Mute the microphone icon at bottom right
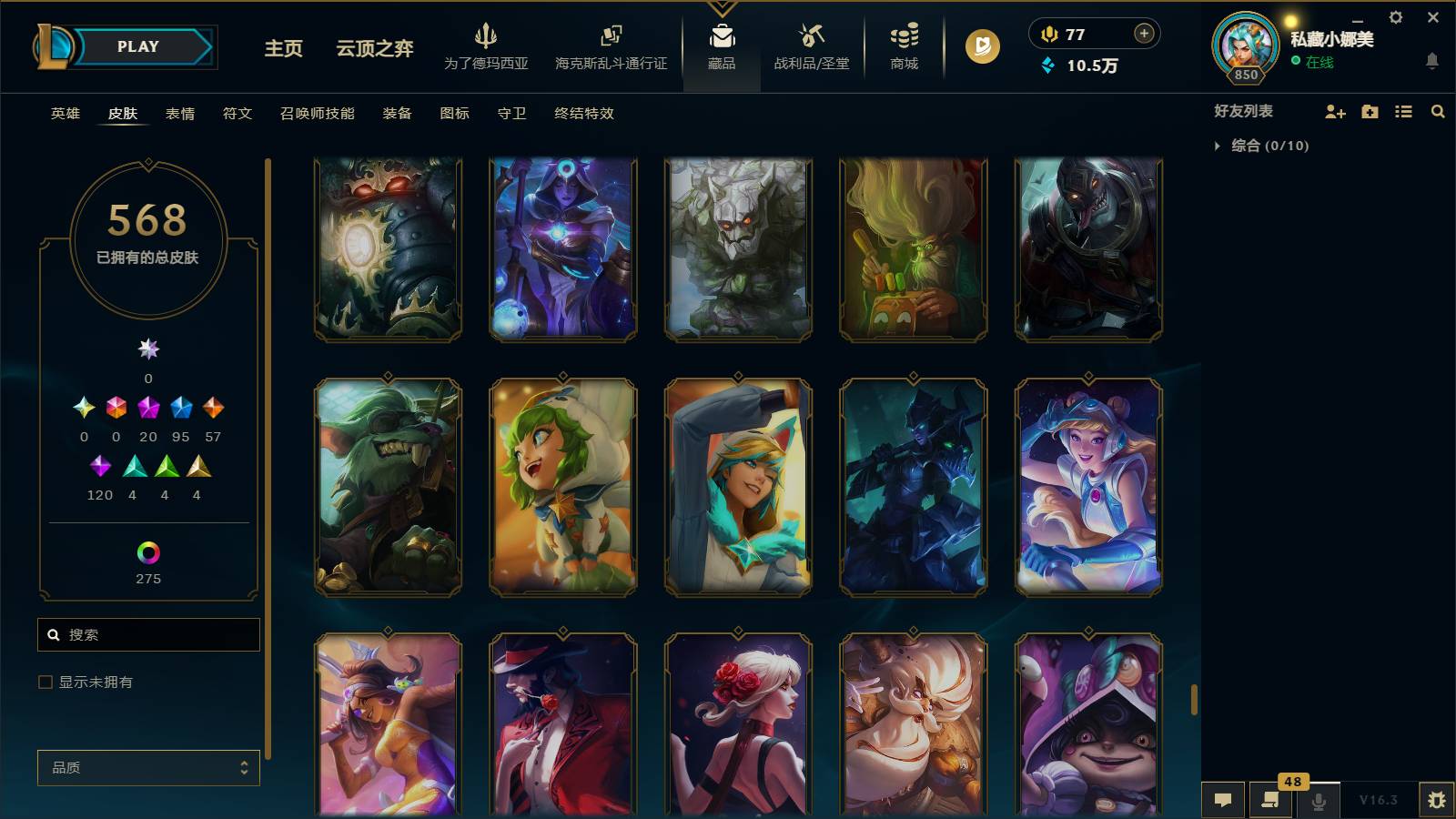The width and height of the screenshot is (1456, 819). pyautogui.click(x=1317, y=800)
